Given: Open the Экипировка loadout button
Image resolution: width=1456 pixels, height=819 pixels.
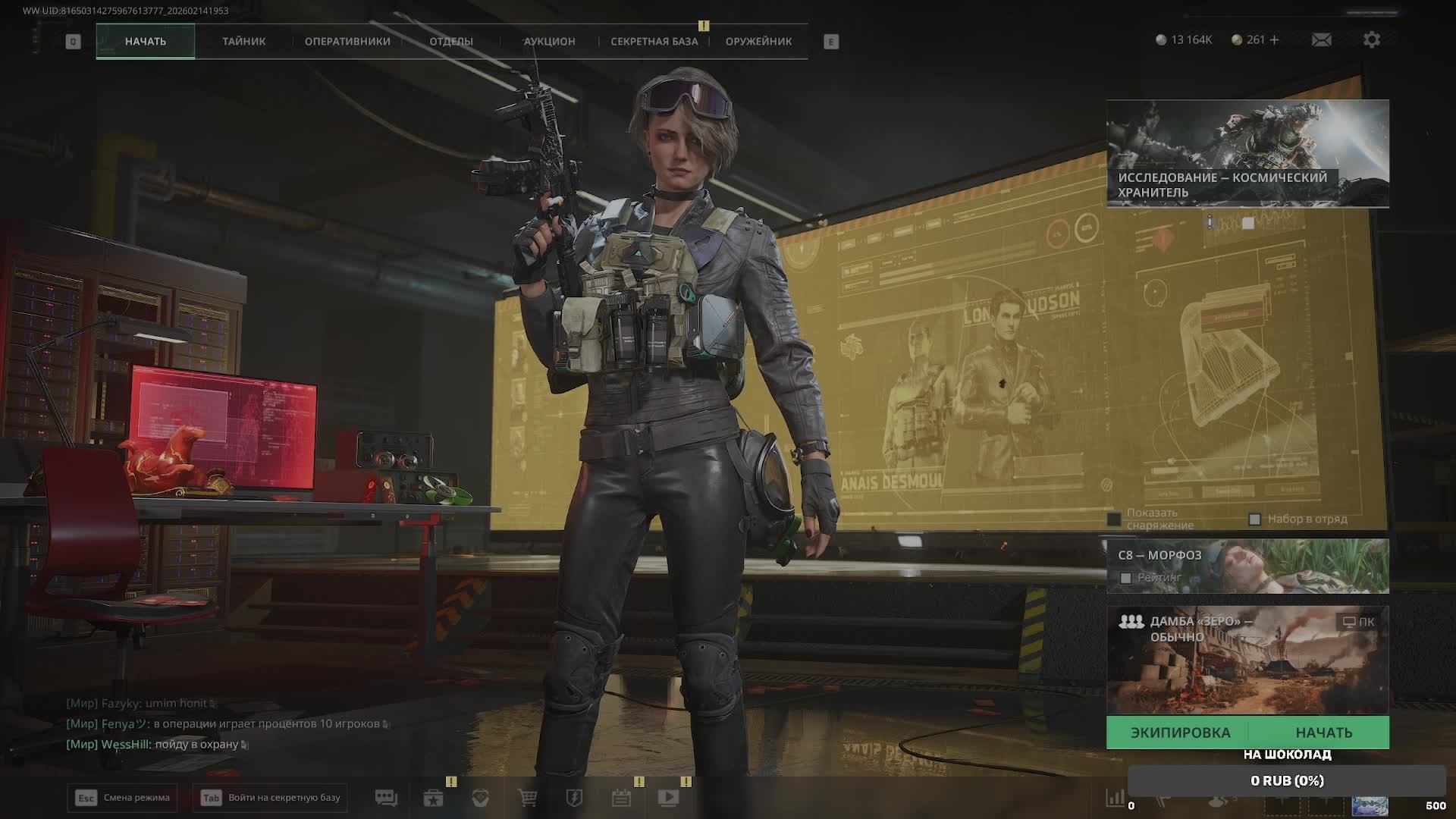Looking at the screenshot, I should pyautogui.click(x=1180, y=733).
